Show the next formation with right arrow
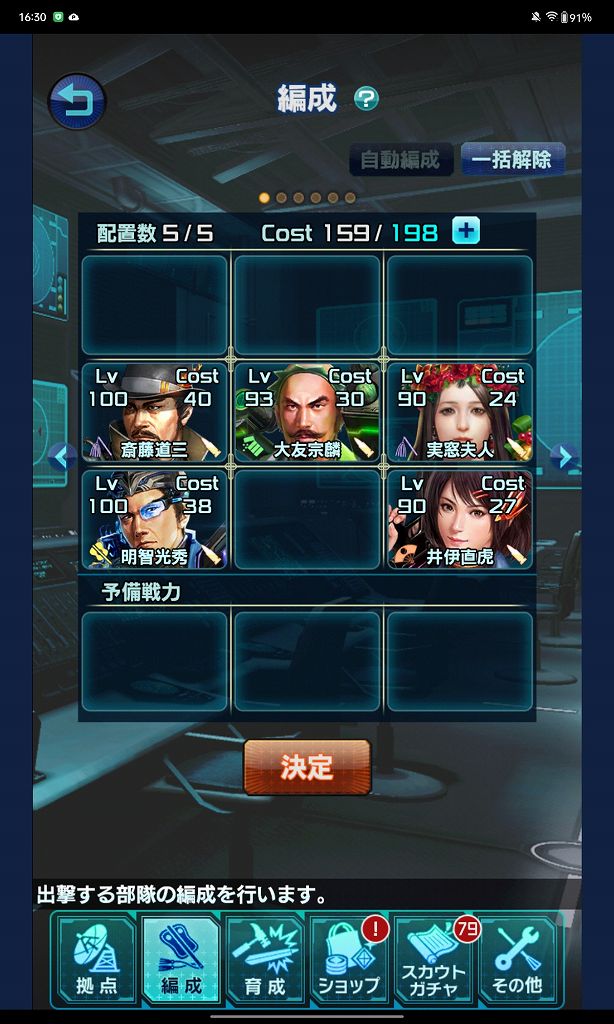The height and width of the screenshot is (1024, 614). pos(564,458)
